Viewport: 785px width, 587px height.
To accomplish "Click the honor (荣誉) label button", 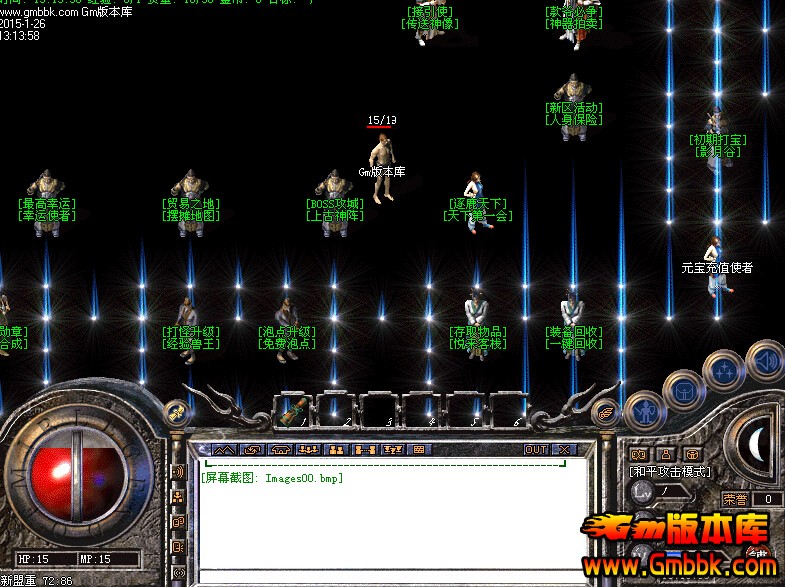I will (737, 499).
